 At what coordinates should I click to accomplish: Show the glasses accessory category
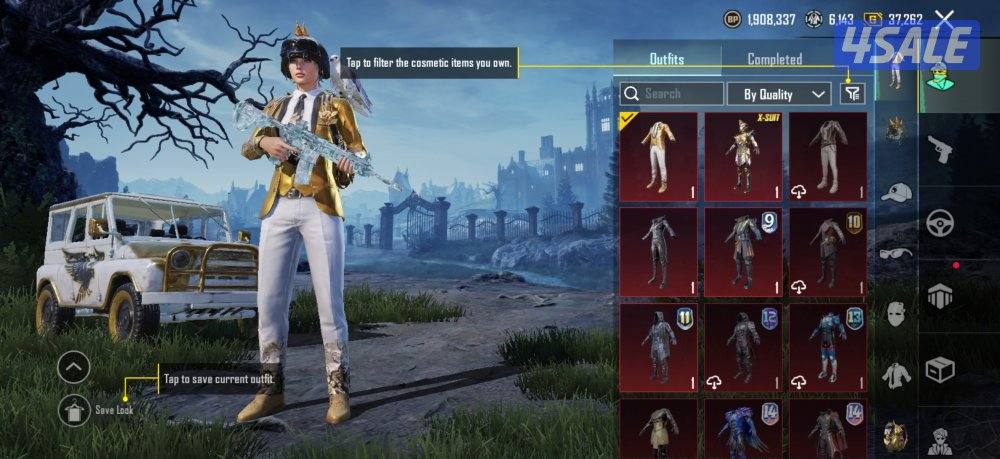(x=896, y=253)
